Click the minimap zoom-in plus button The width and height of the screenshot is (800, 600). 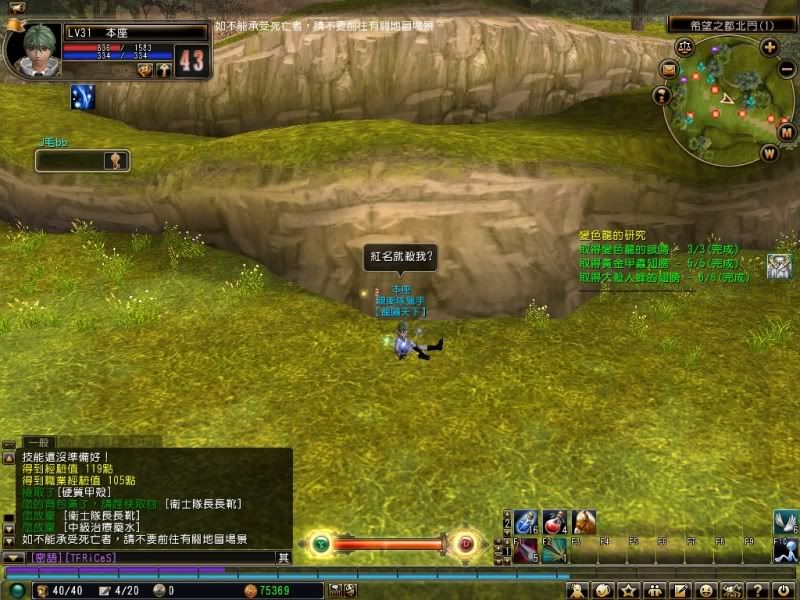click(x=769, y=46)
